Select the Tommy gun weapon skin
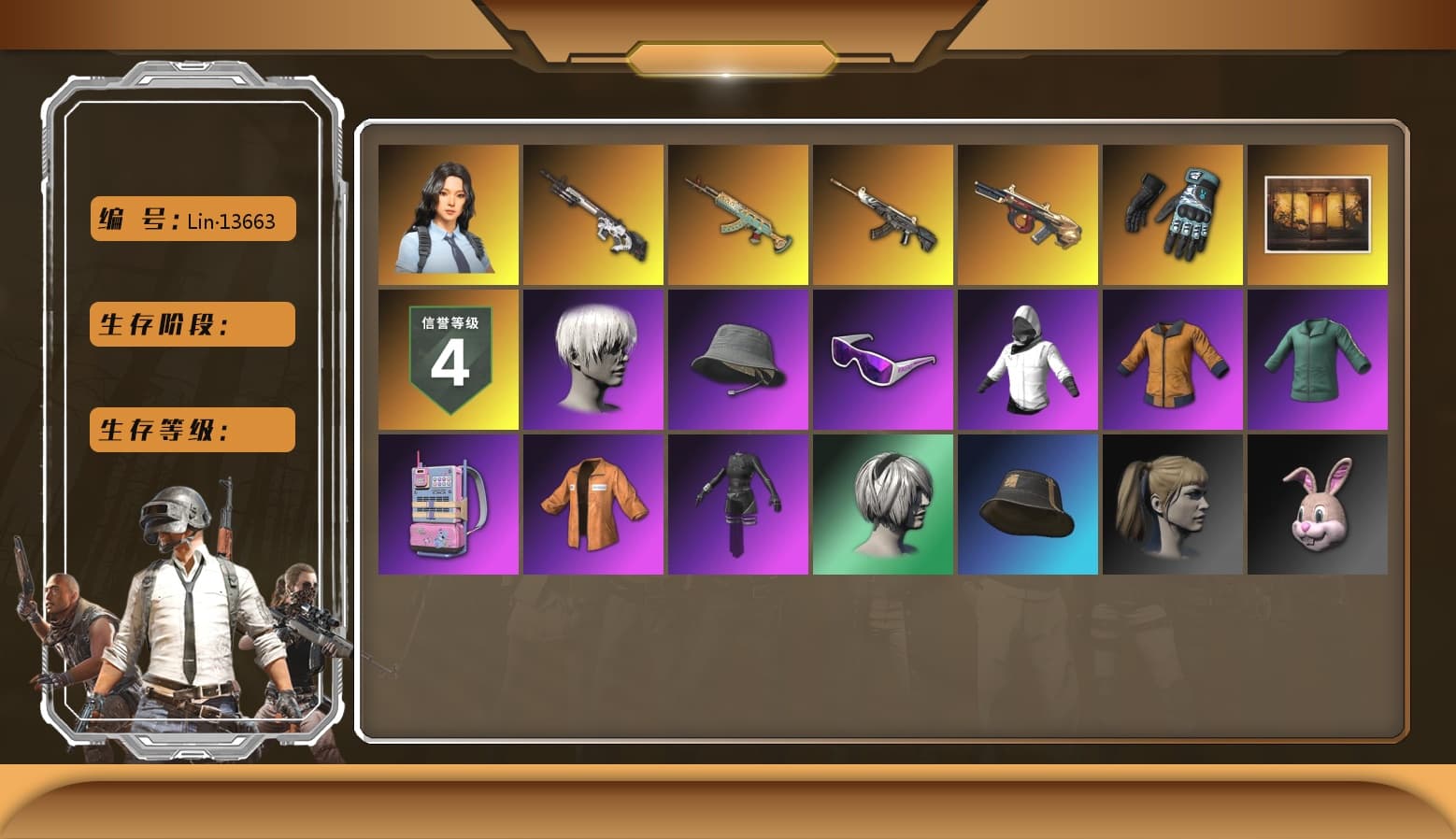Viewport: 1456px width, 839px height. pos(1029,213)
